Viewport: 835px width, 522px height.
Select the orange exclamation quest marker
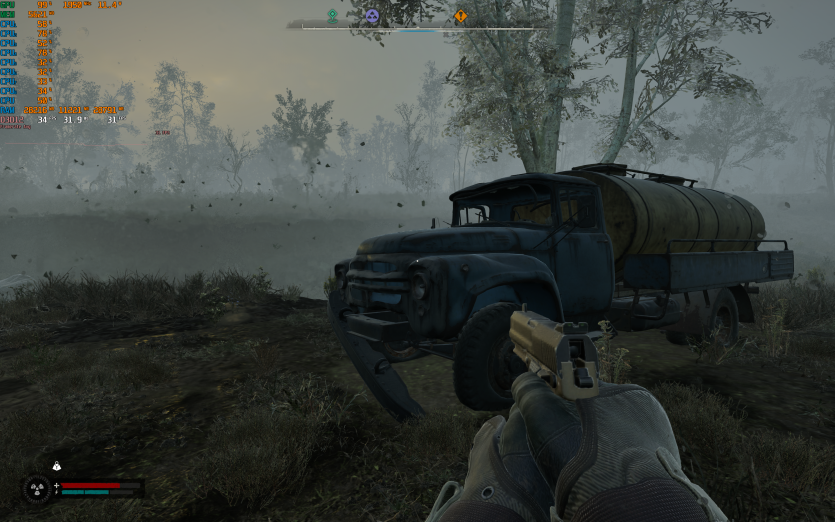click(x=460, y=16)
